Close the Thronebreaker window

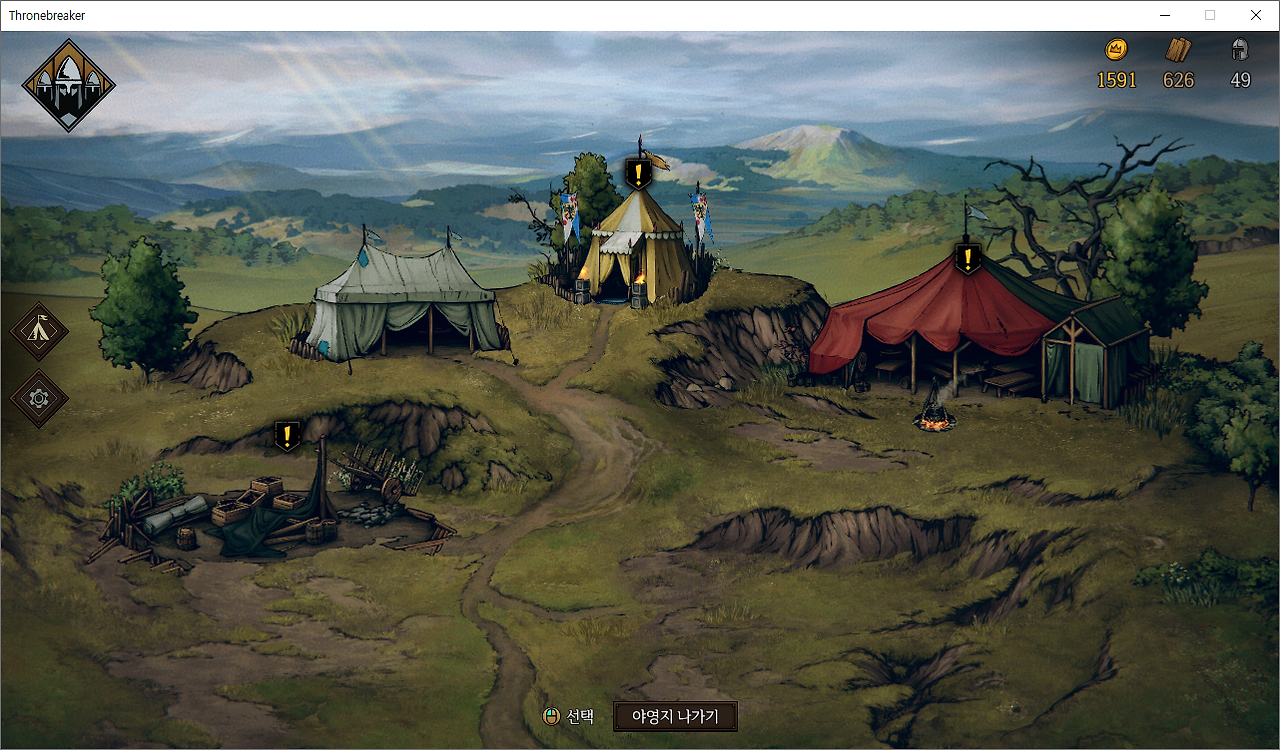[x=1256, y=15]
